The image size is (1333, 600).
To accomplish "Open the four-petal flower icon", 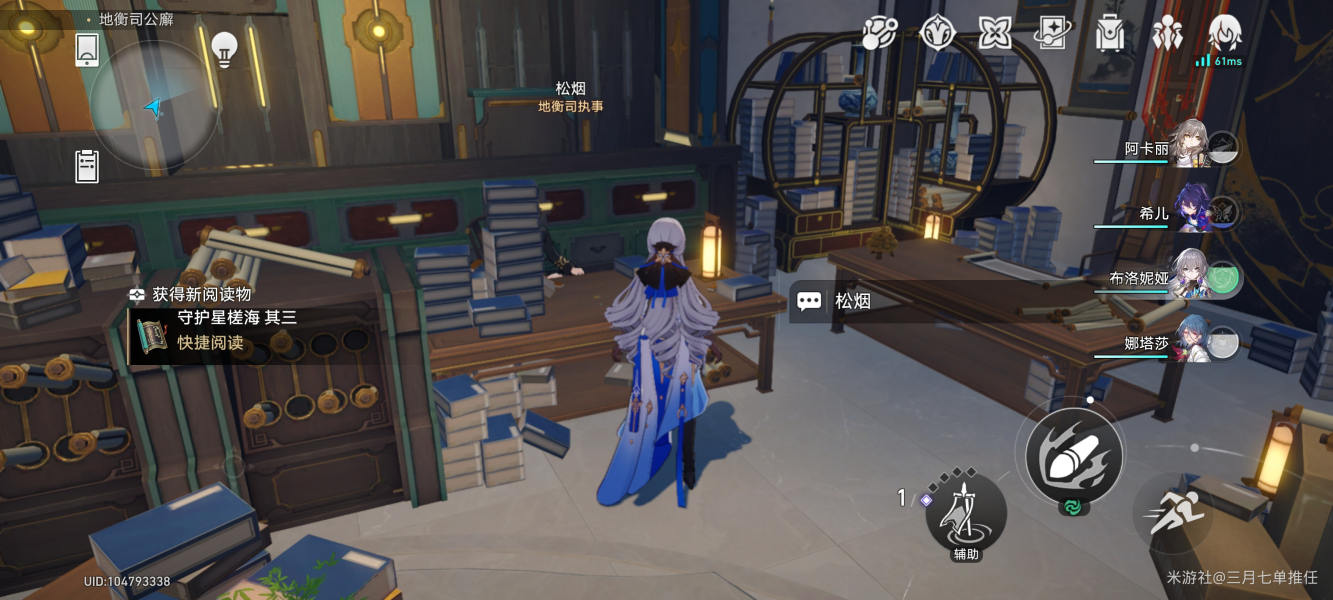I will [995, 33].
